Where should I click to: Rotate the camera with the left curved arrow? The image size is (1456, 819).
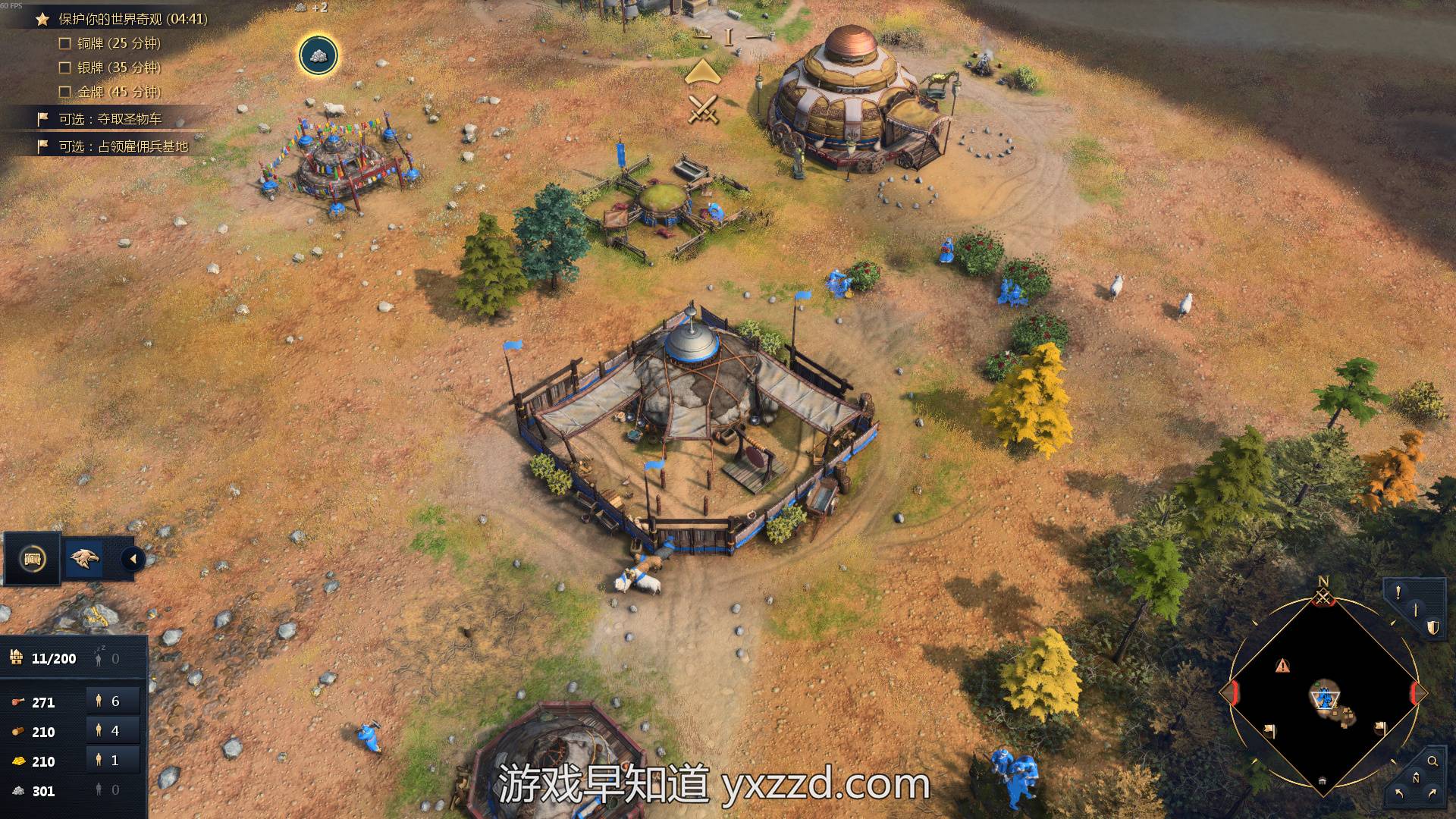pyautogui.click(x=1399, y=794)
